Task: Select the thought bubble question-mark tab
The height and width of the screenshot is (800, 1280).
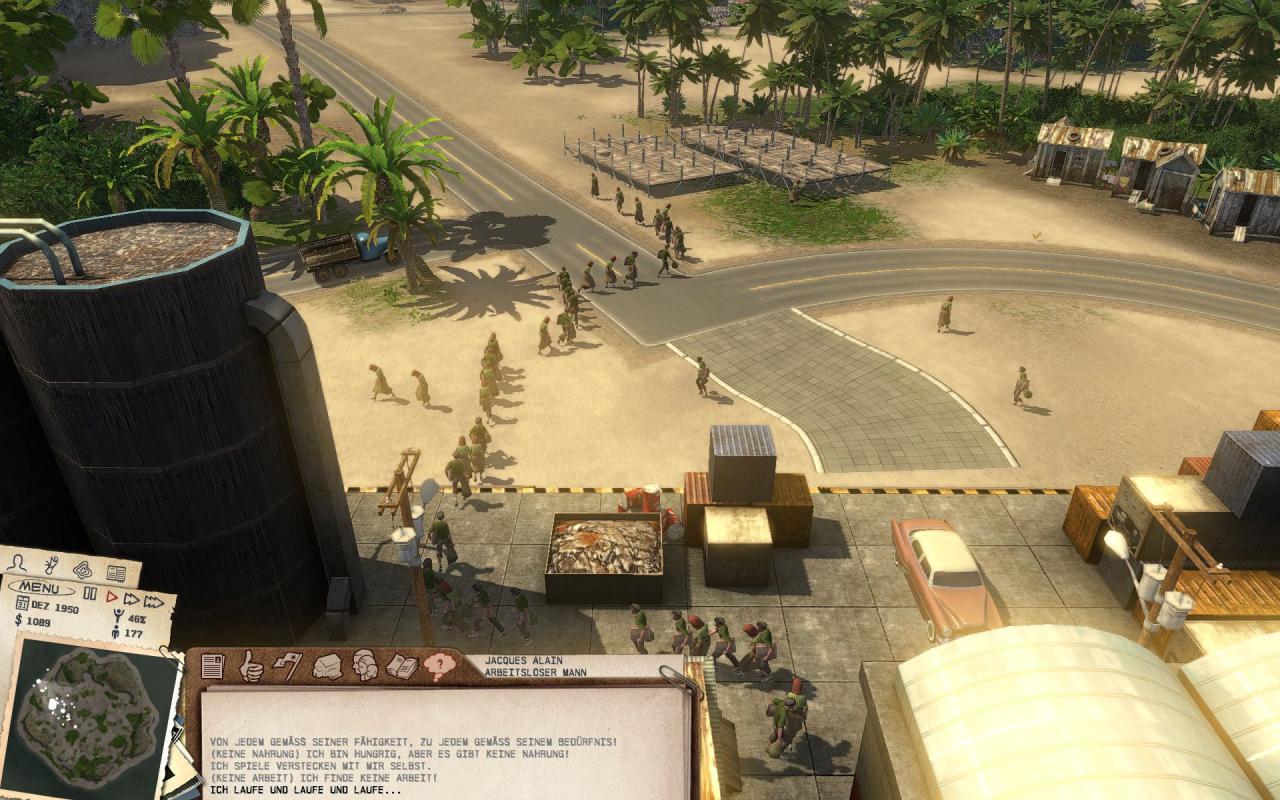Action: point(439,666)
